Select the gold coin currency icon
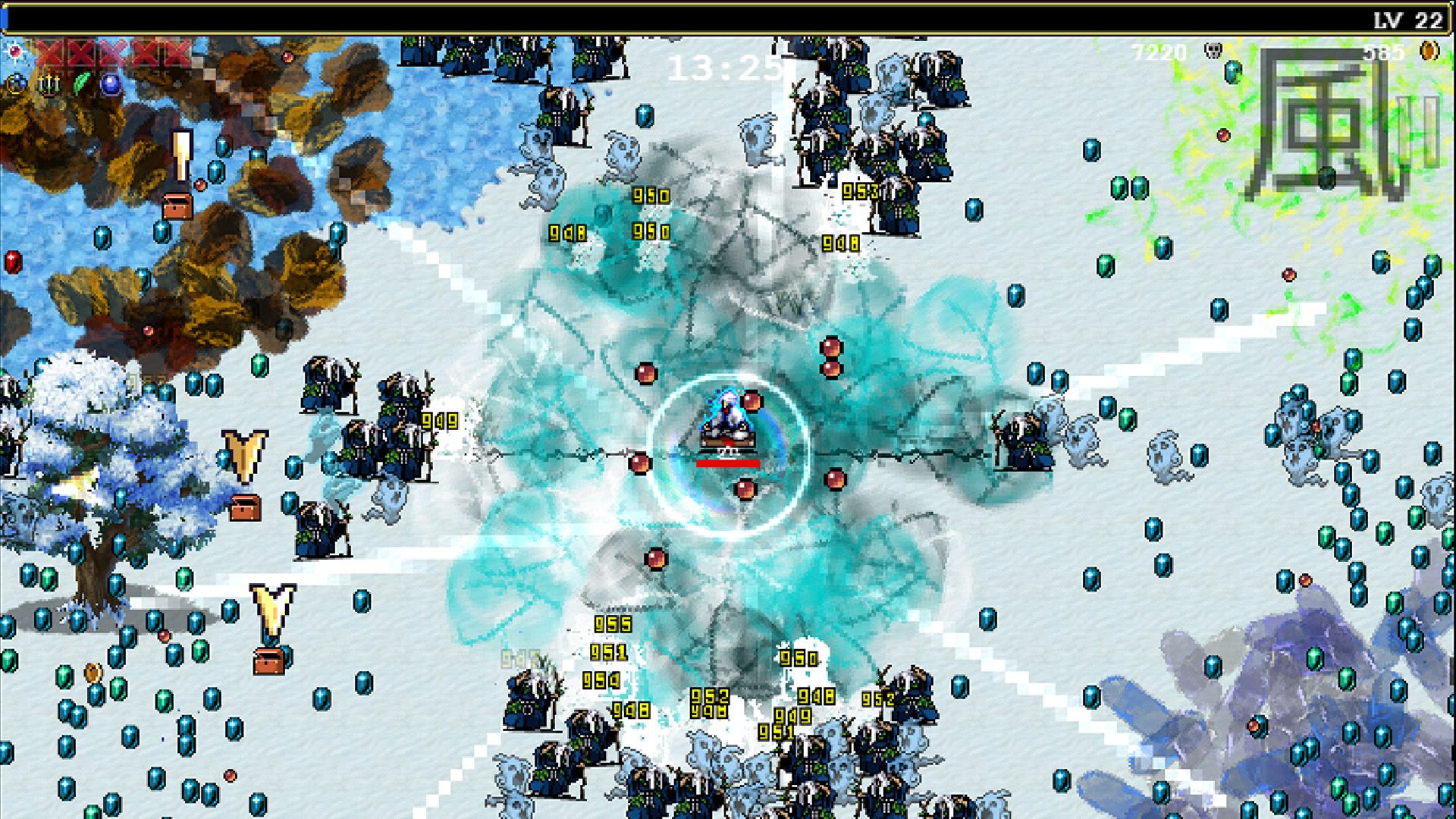The image size is (1456, 819). tap(1429, 50)
